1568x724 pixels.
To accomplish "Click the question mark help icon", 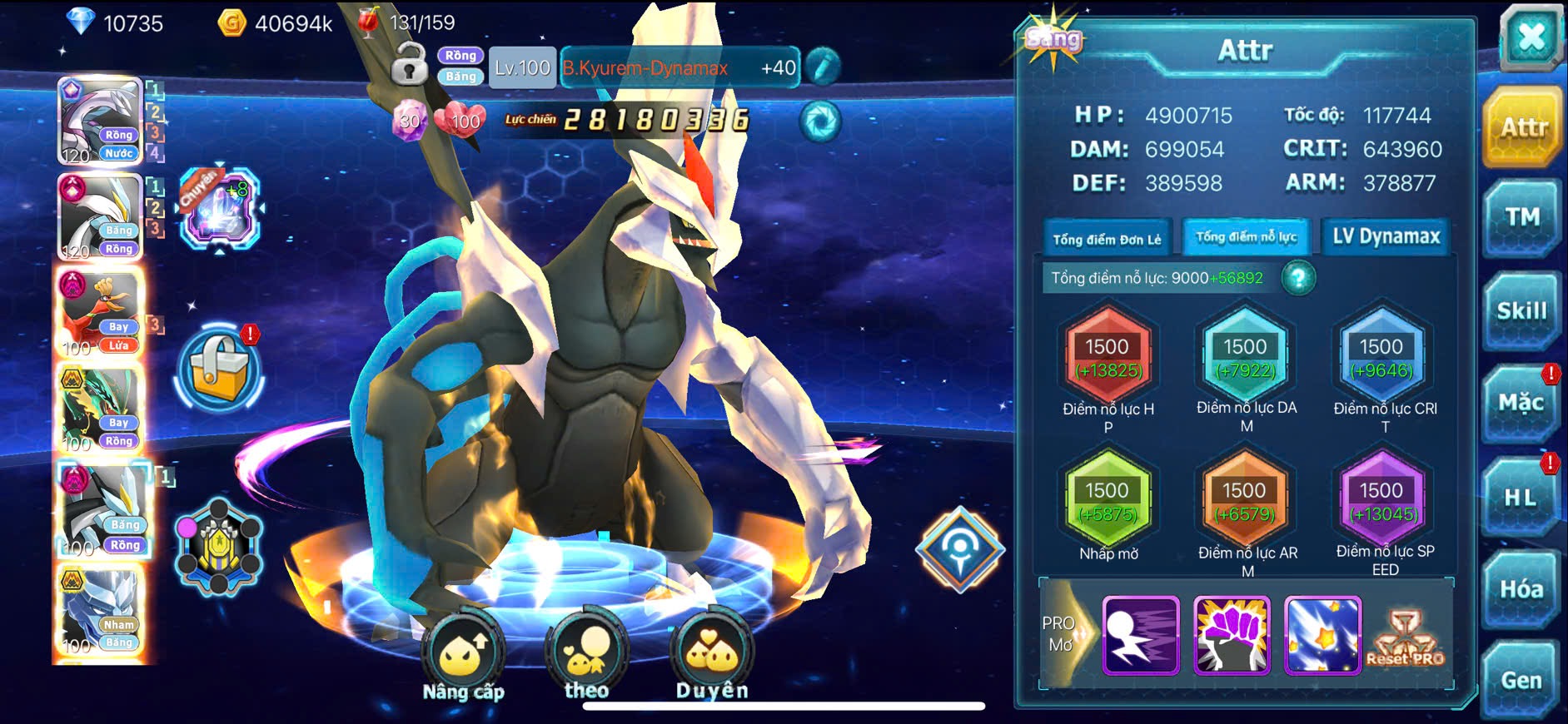I will (1298, 278).
